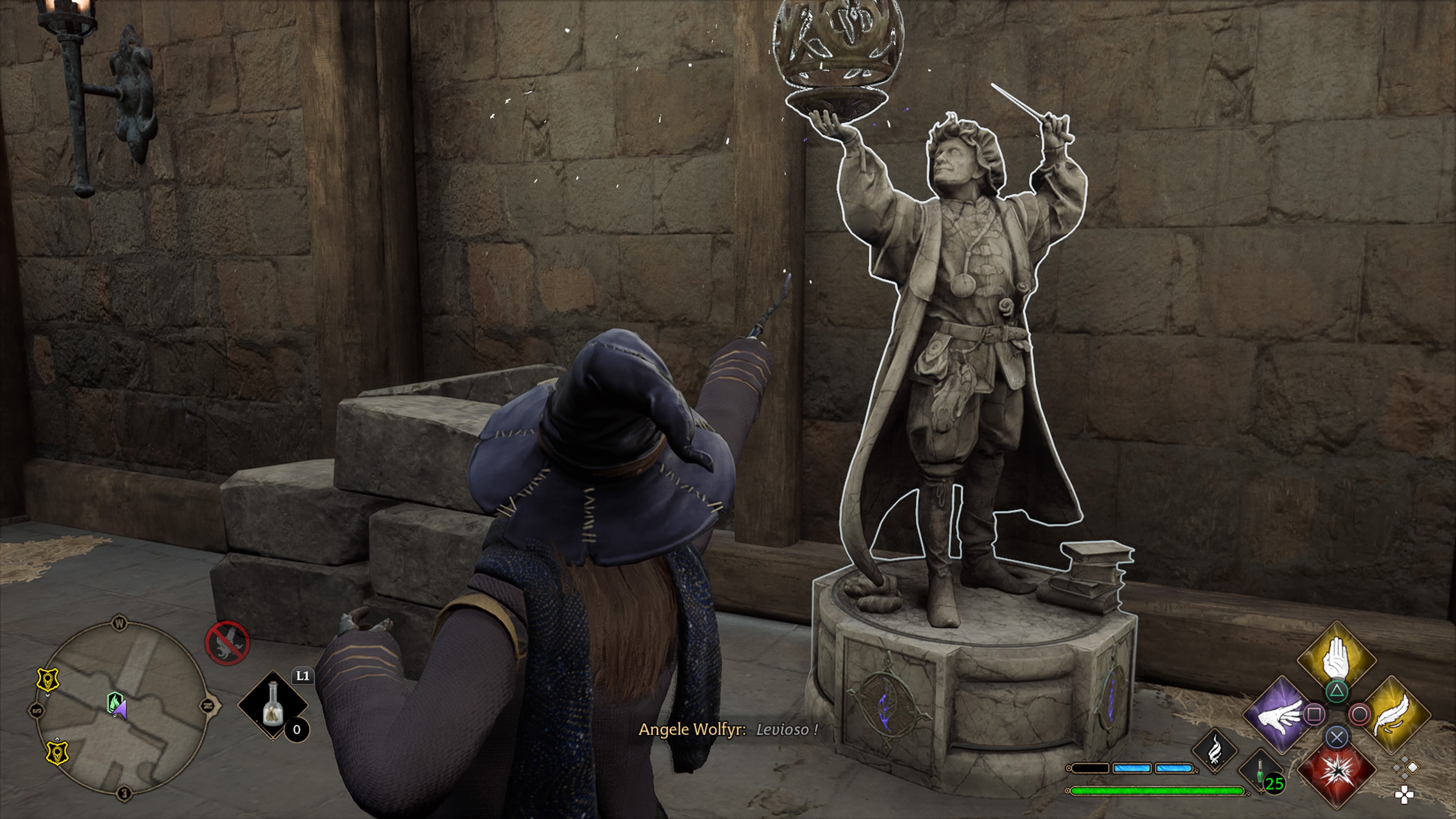The width and height of the screenshot is (1456, 819).
Task: Choose the red burst damage spell
Action: 1336,772
